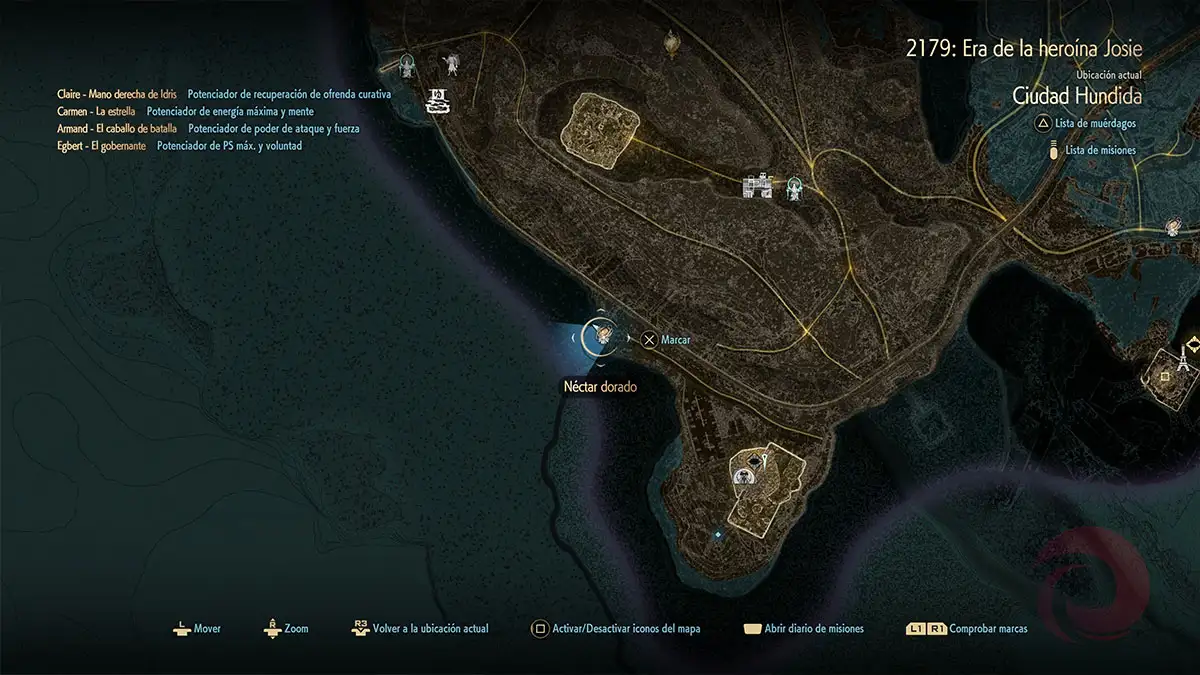Select the white building icon on the map
Viewport: 1200px width, 675px height.
coord(759,185)
